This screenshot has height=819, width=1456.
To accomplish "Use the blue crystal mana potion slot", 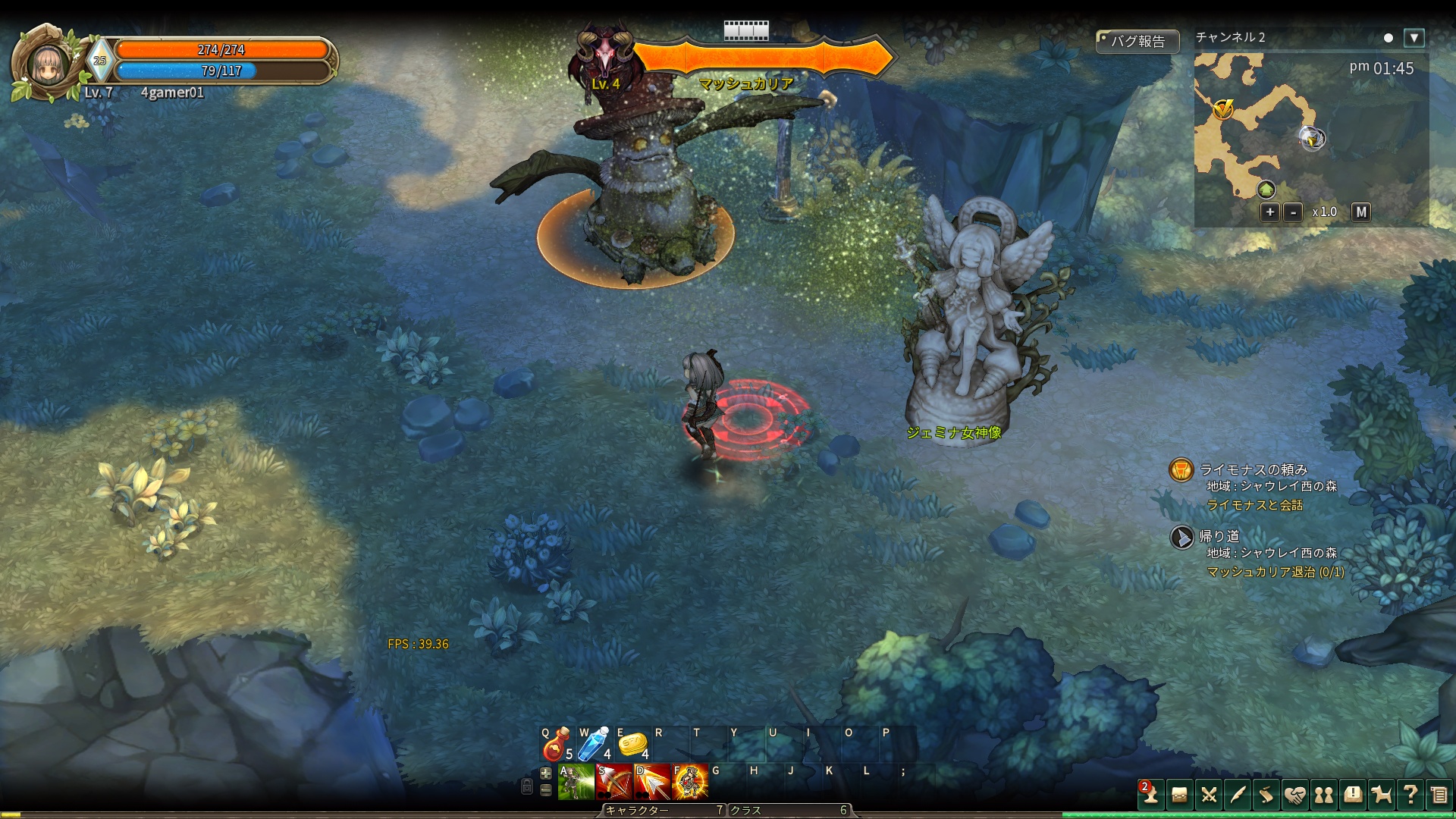I will (595, 744).
